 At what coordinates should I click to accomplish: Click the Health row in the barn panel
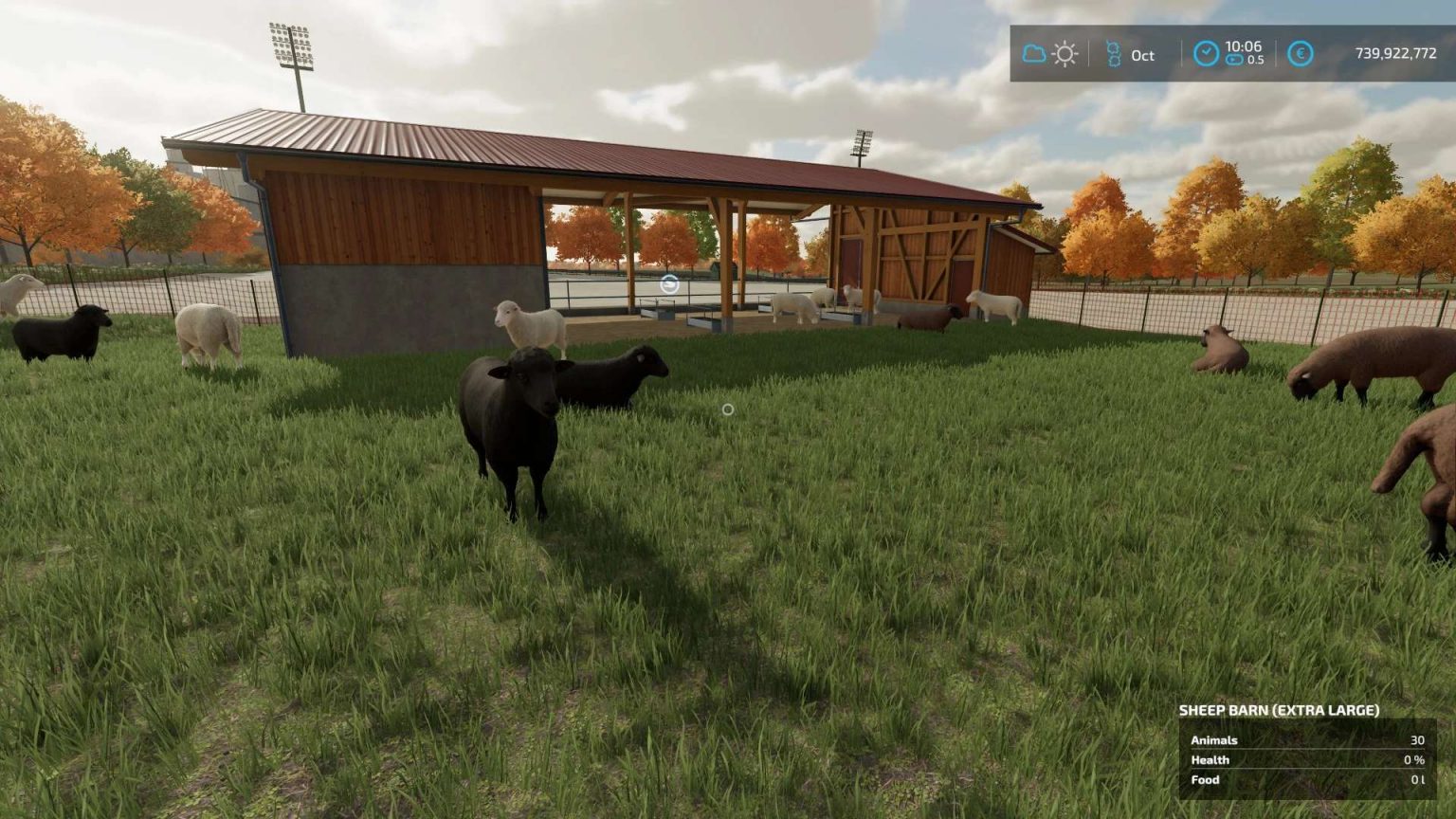(x=1210, y=759)
